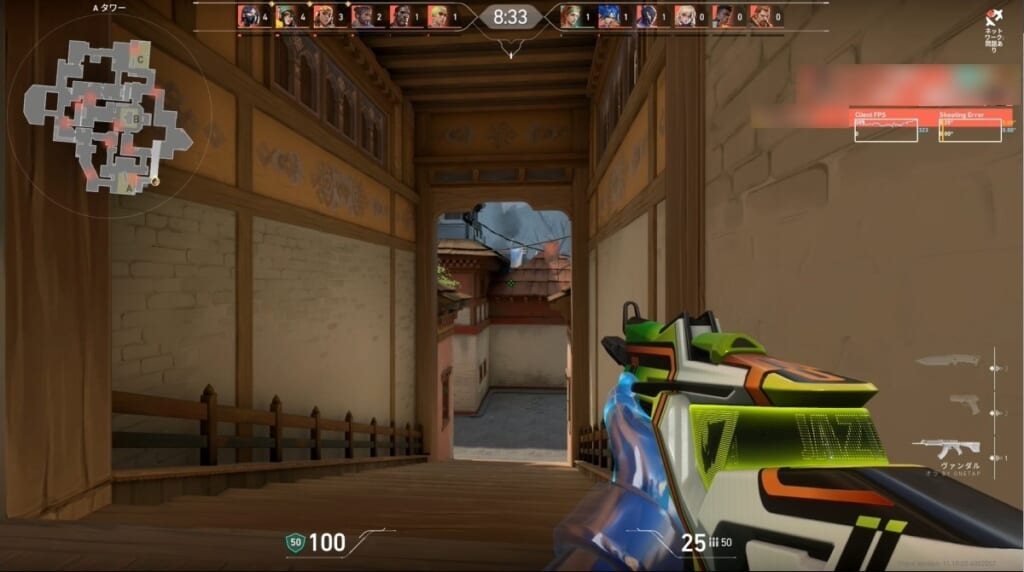Select the Vandal rifle slot
1024x572 pixels.
[945, 447]
